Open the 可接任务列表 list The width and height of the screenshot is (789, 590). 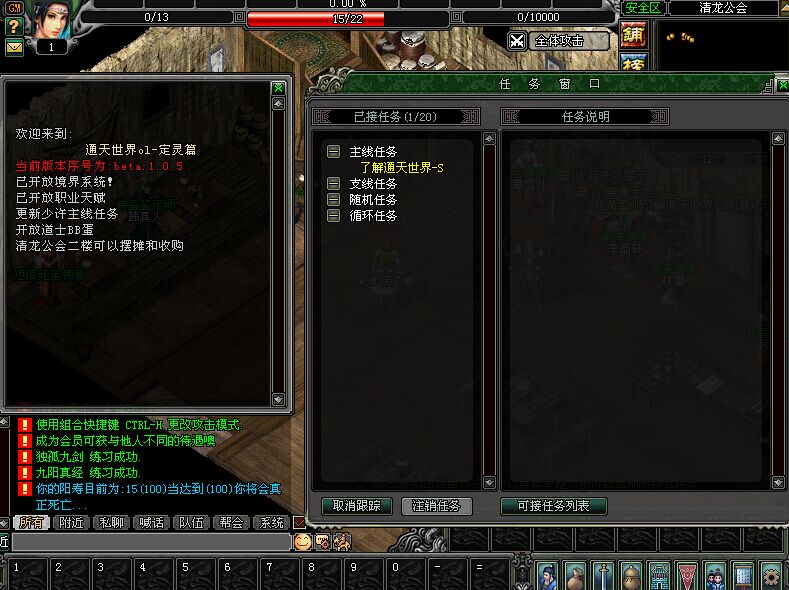coord(553,506)
